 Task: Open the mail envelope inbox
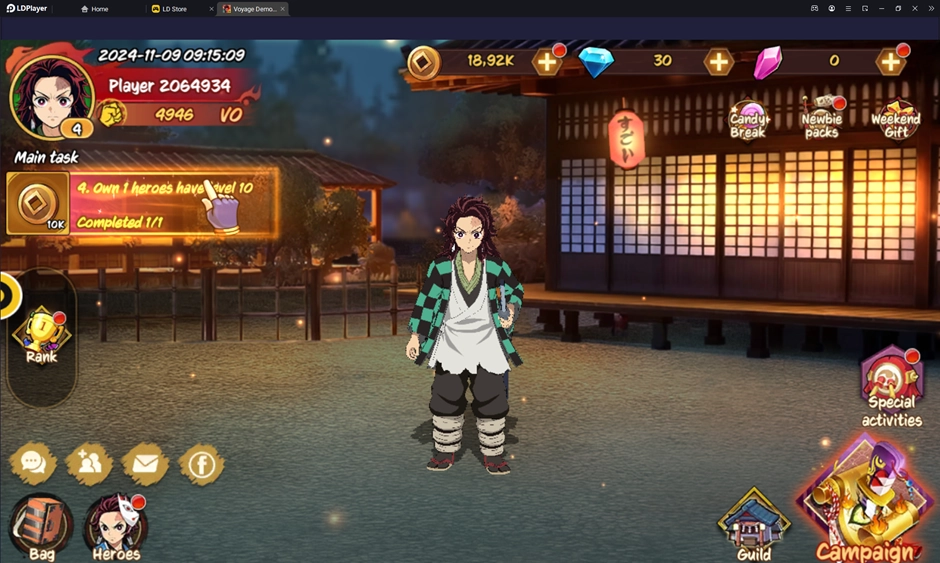click(145, 463)
